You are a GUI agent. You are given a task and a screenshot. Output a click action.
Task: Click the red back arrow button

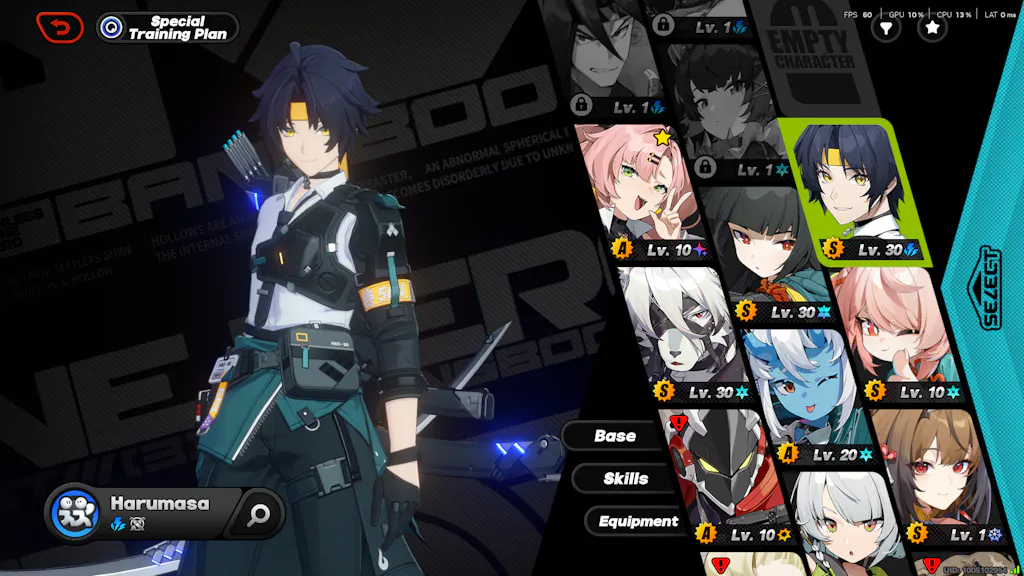tap(60, 27)
